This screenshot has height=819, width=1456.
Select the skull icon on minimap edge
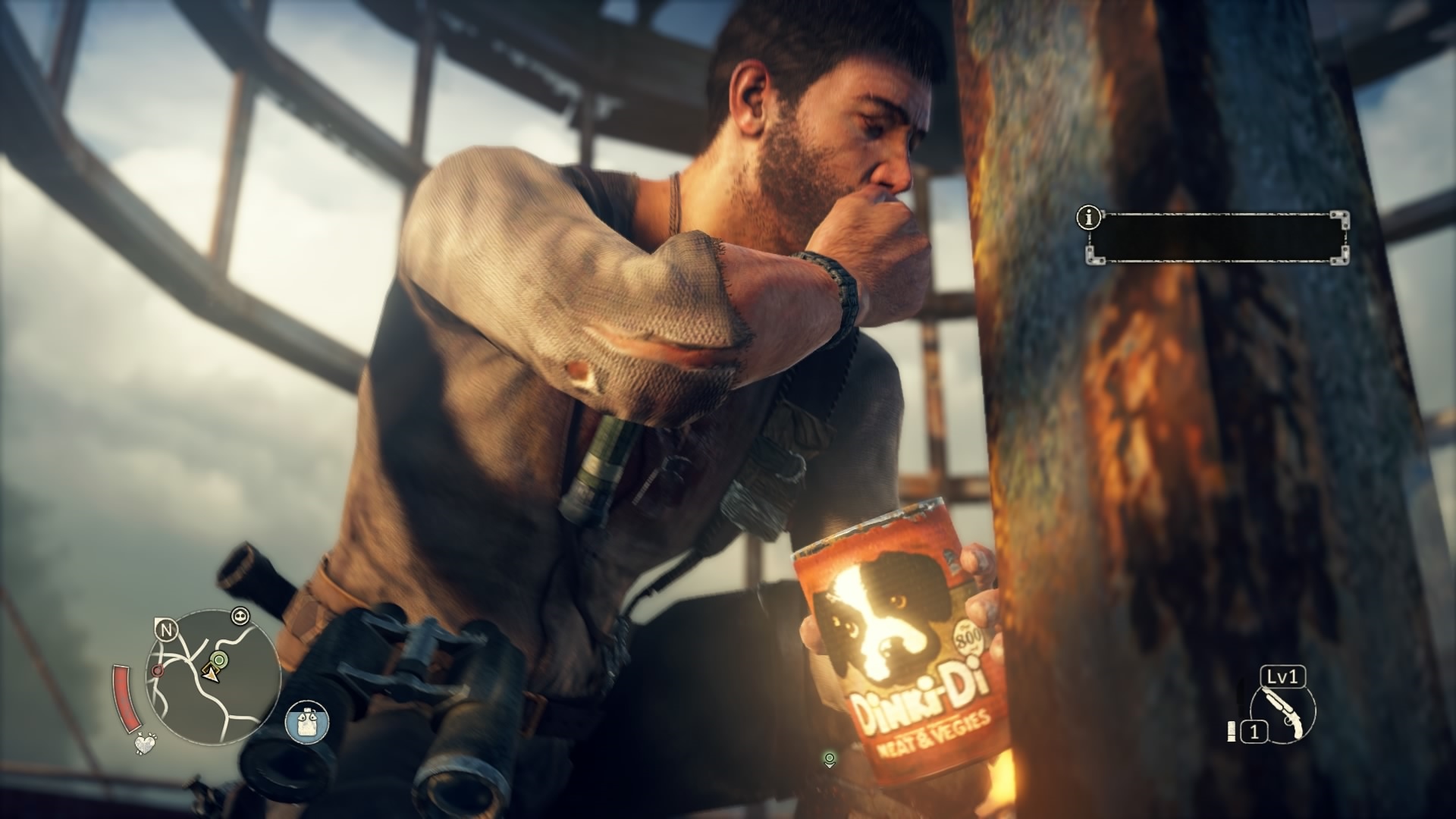pos(242,615)
